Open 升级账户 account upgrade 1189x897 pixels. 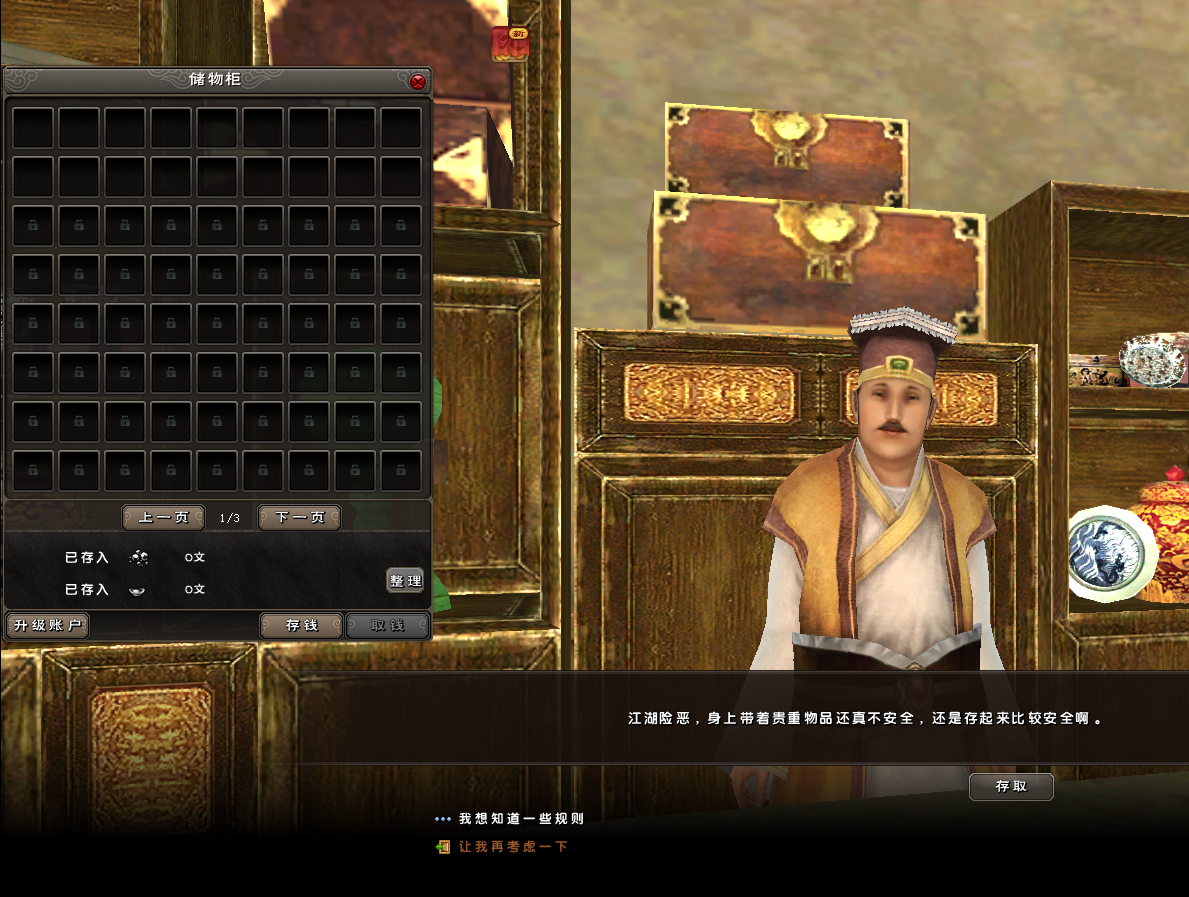coord(47,626)
